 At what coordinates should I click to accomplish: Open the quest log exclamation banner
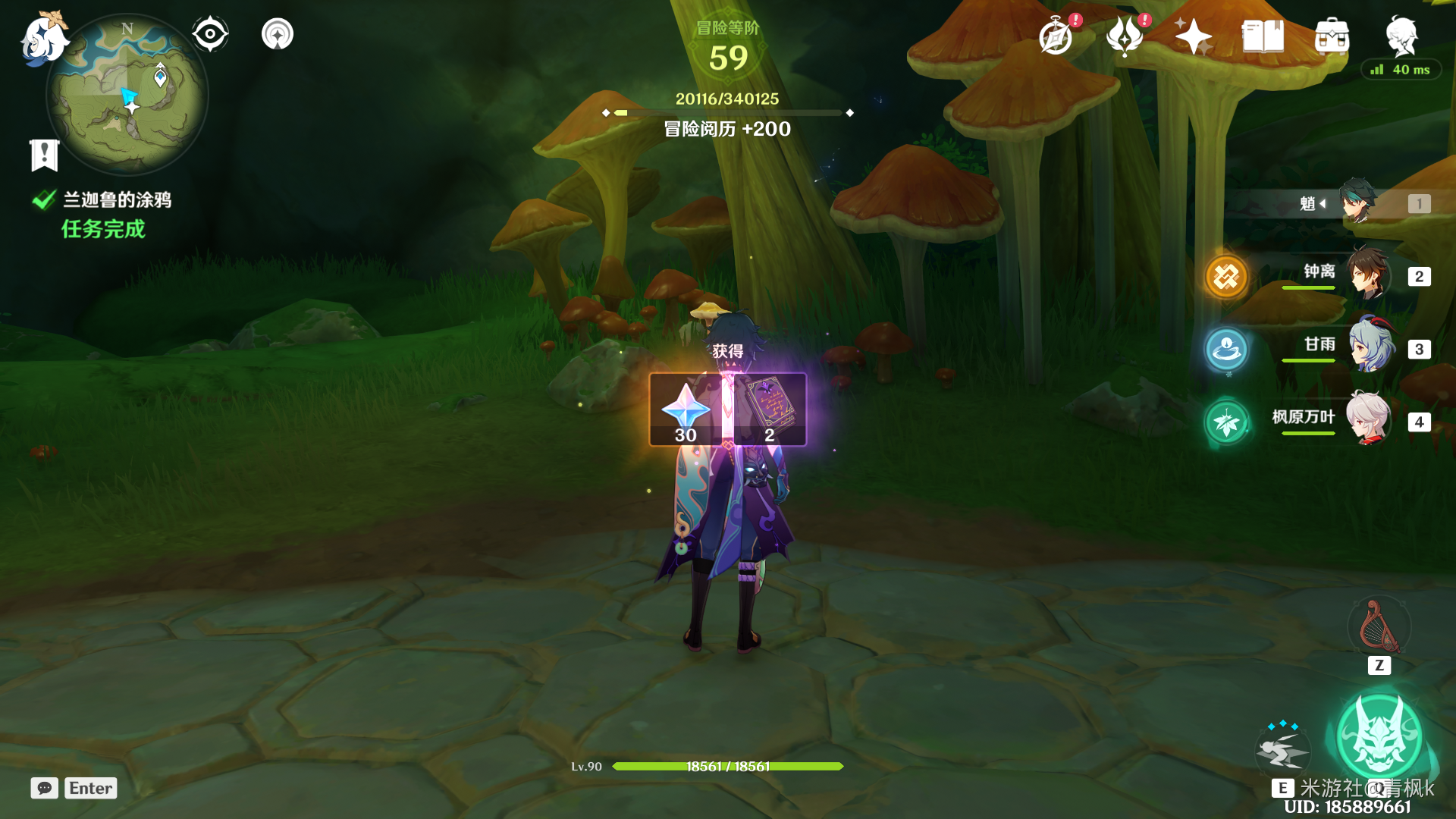click(44, 155)
